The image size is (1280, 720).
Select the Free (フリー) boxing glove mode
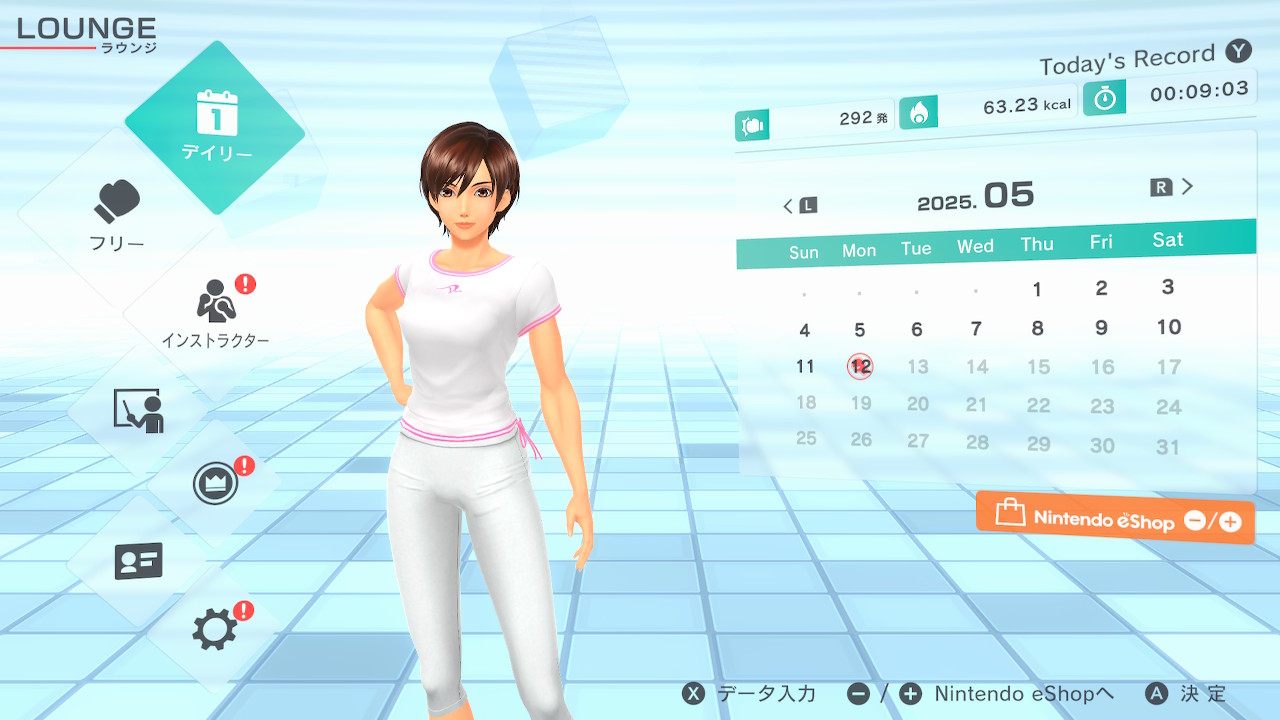[117, 215]
